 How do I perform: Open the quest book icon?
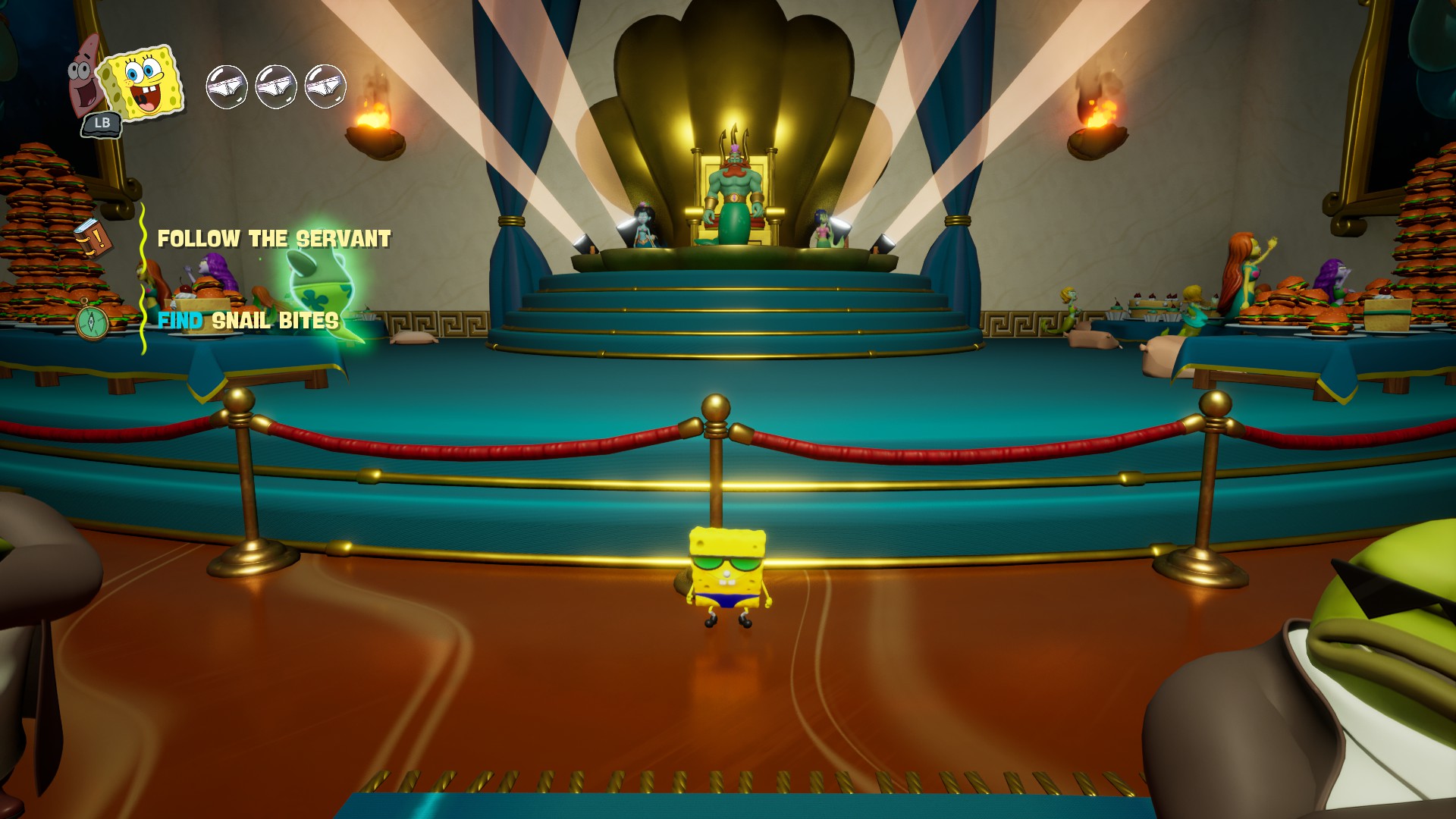[x=93, y=237]
